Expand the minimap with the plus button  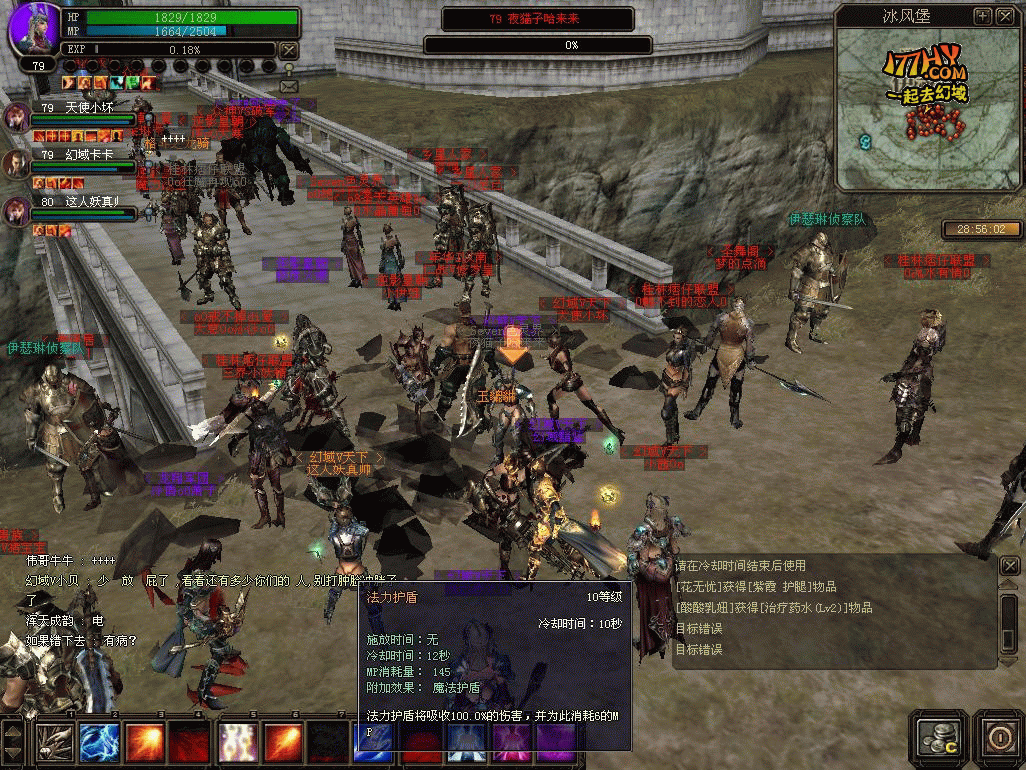982,16
